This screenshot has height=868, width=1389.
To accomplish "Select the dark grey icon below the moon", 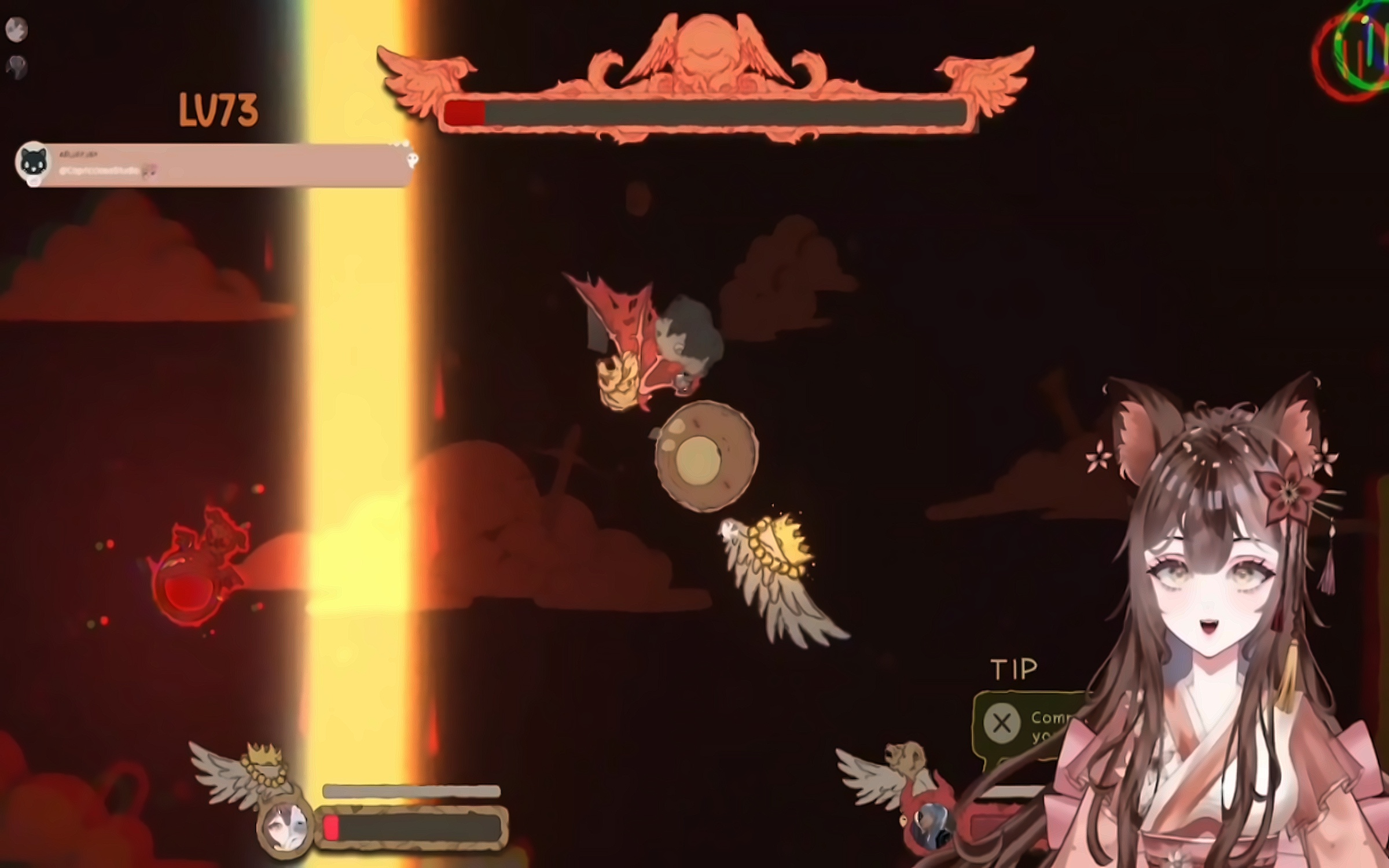I will point(17,67).
